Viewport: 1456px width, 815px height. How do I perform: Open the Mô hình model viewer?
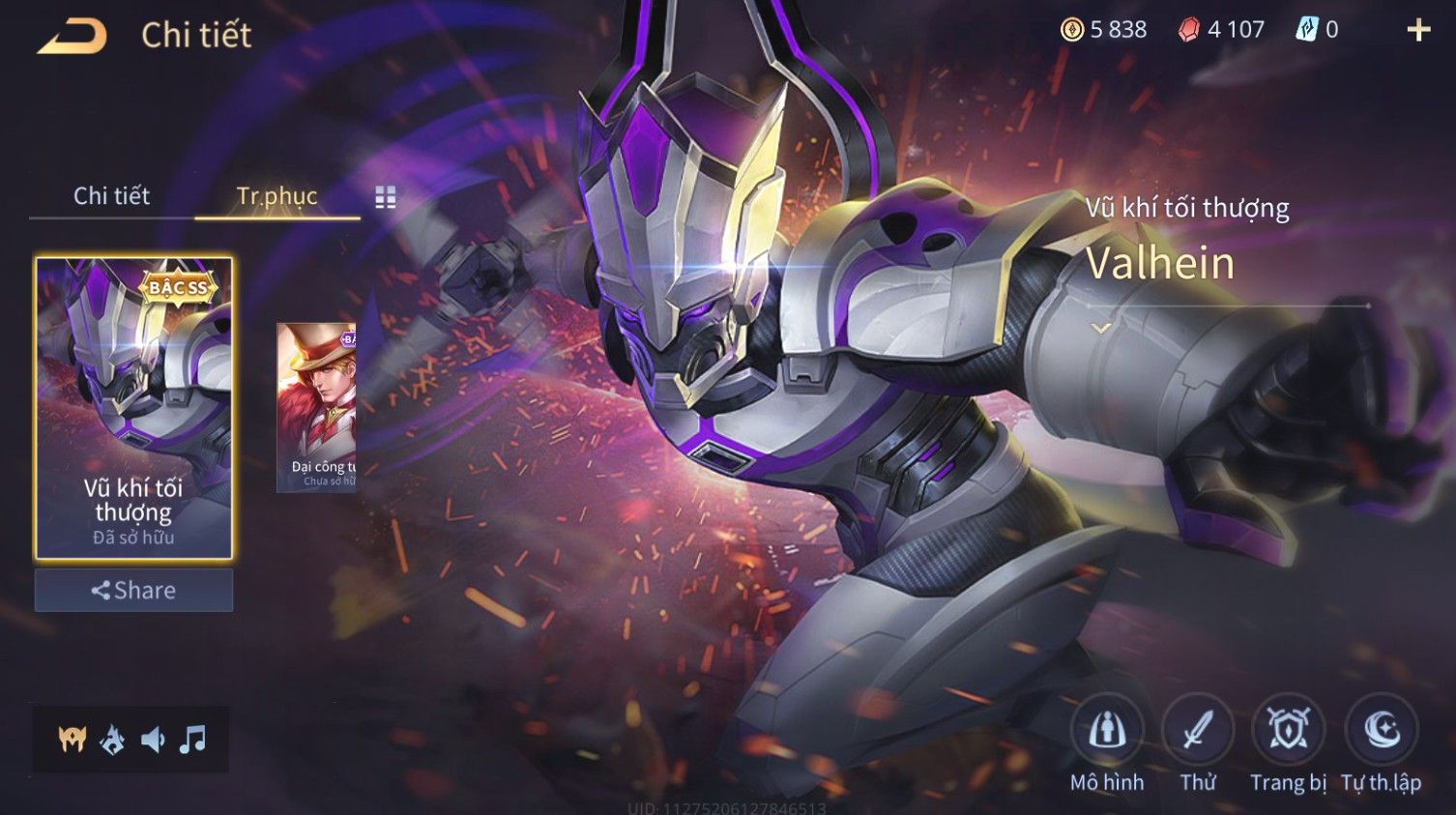point(1107,731)
